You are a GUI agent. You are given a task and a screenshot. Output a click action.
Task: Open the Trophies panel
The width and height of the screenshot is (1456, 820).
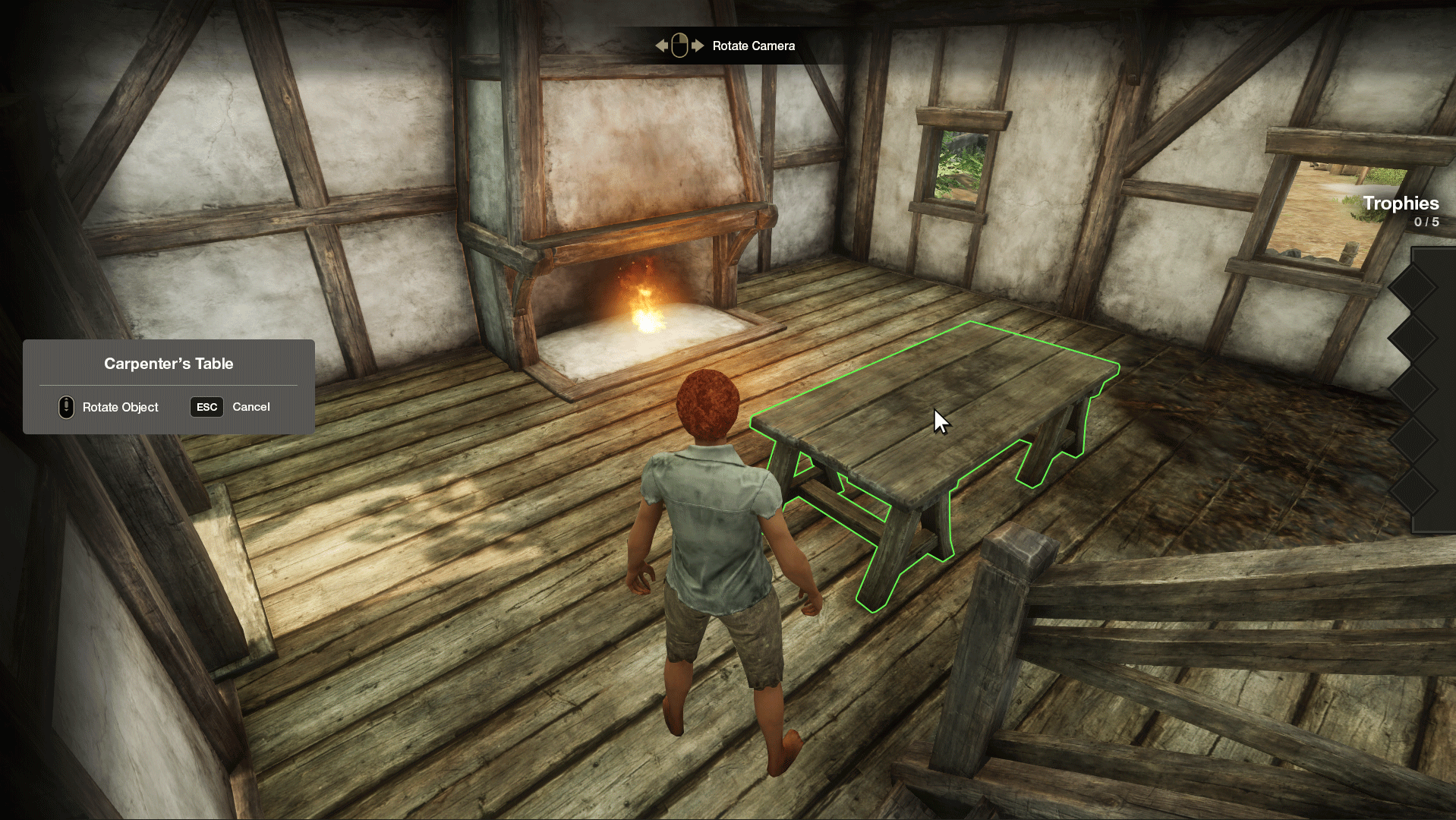pos(1400,203)
